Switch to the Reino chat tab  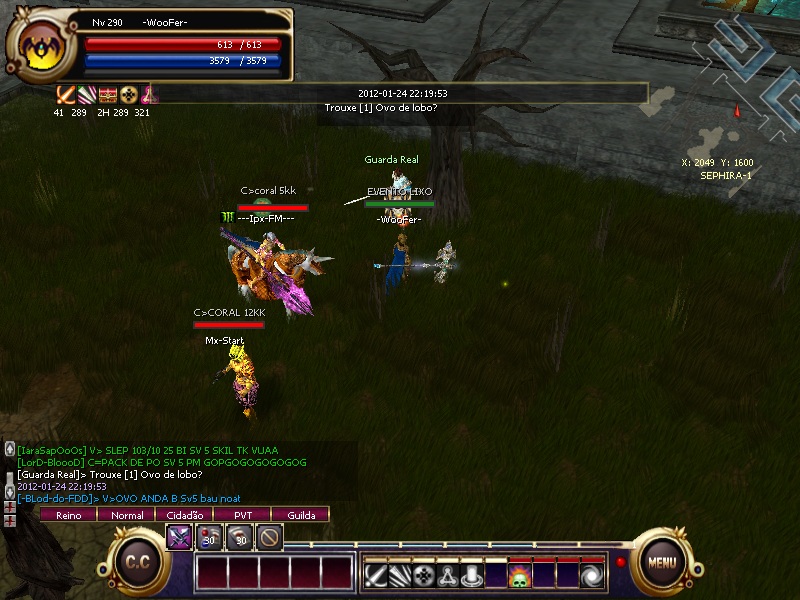tap(68, 515)
